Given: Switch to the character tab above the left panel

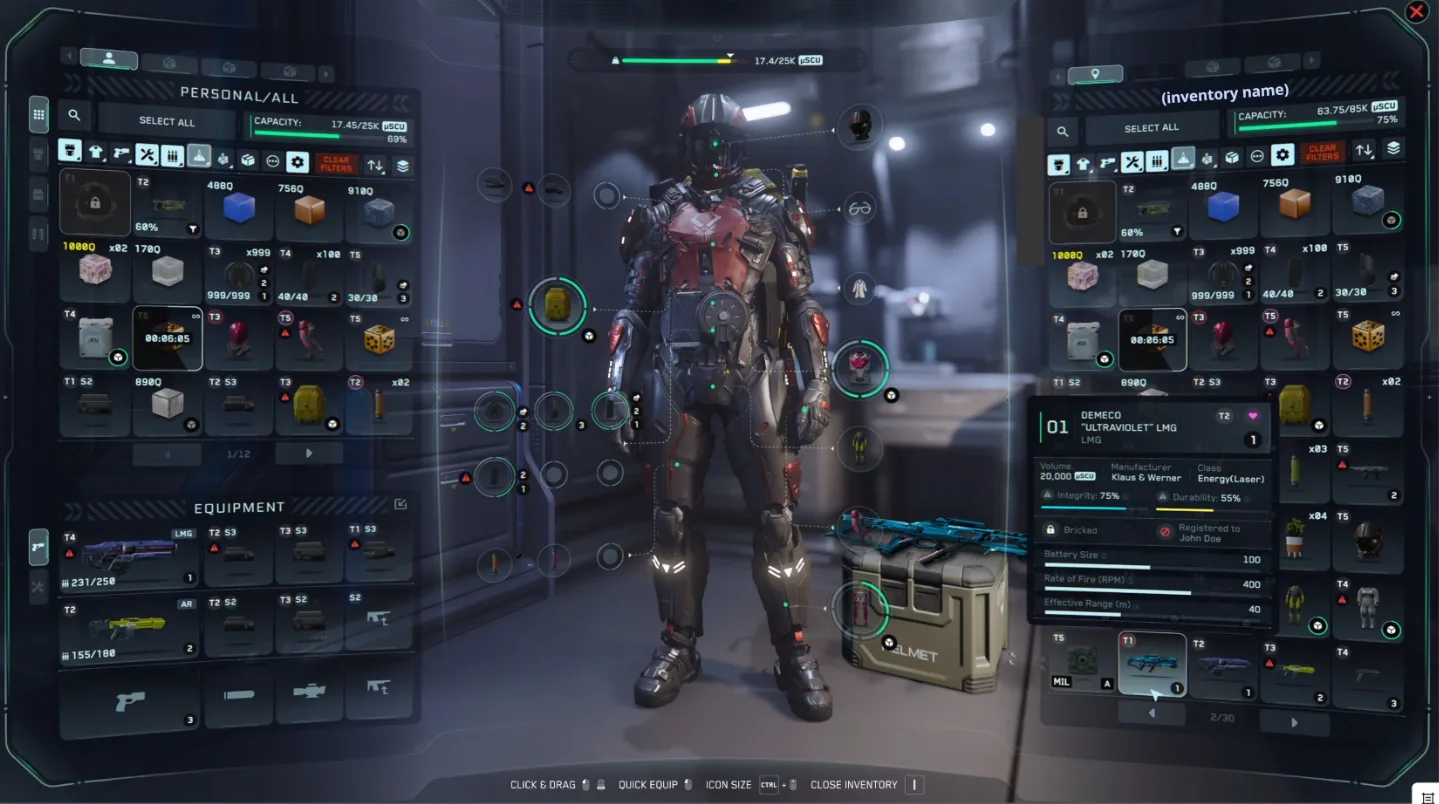Looking at the screenshot, I should [109, 58].
